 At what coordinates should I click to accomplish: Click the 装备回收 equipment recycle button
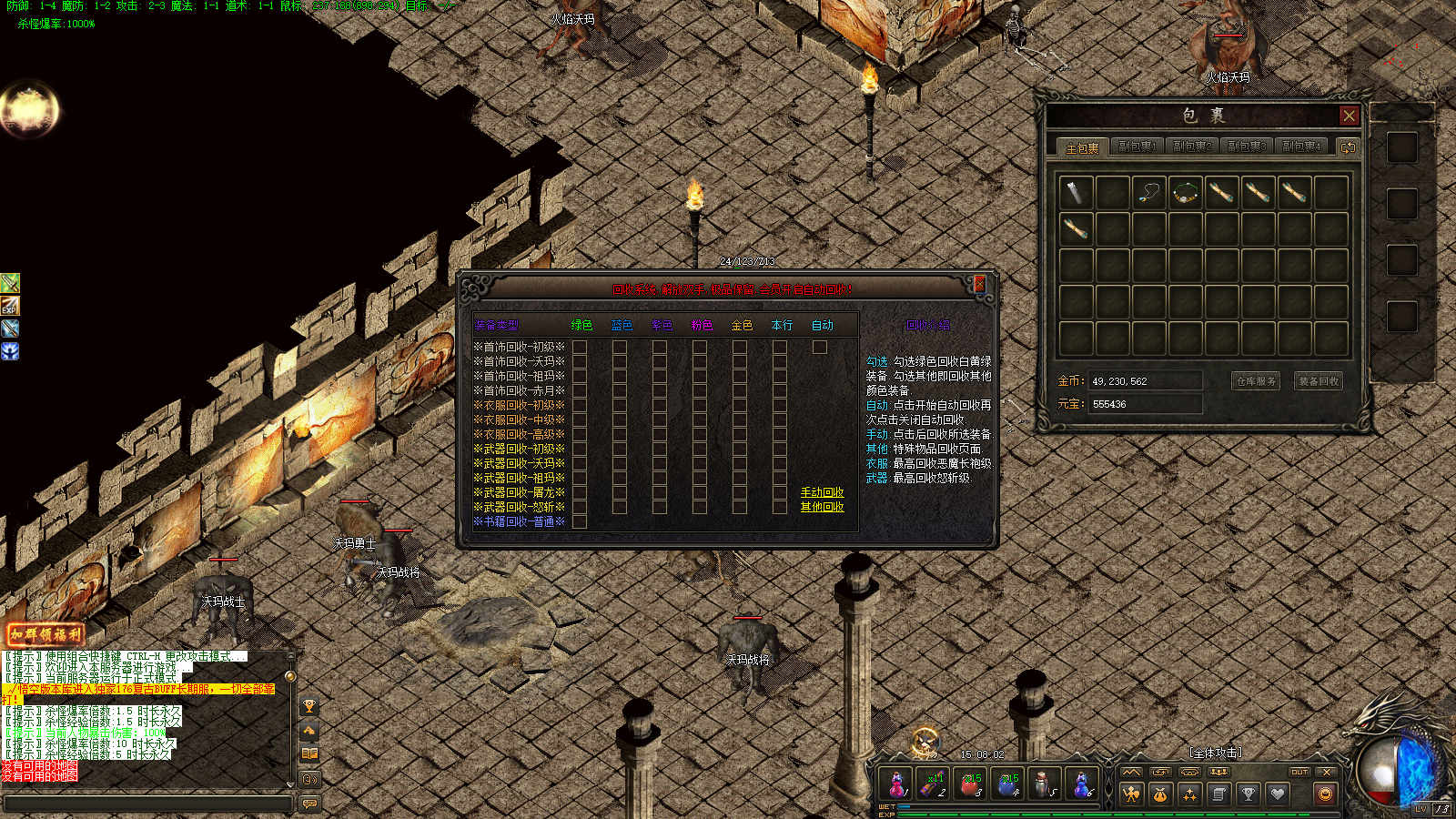pos(1319,381)
